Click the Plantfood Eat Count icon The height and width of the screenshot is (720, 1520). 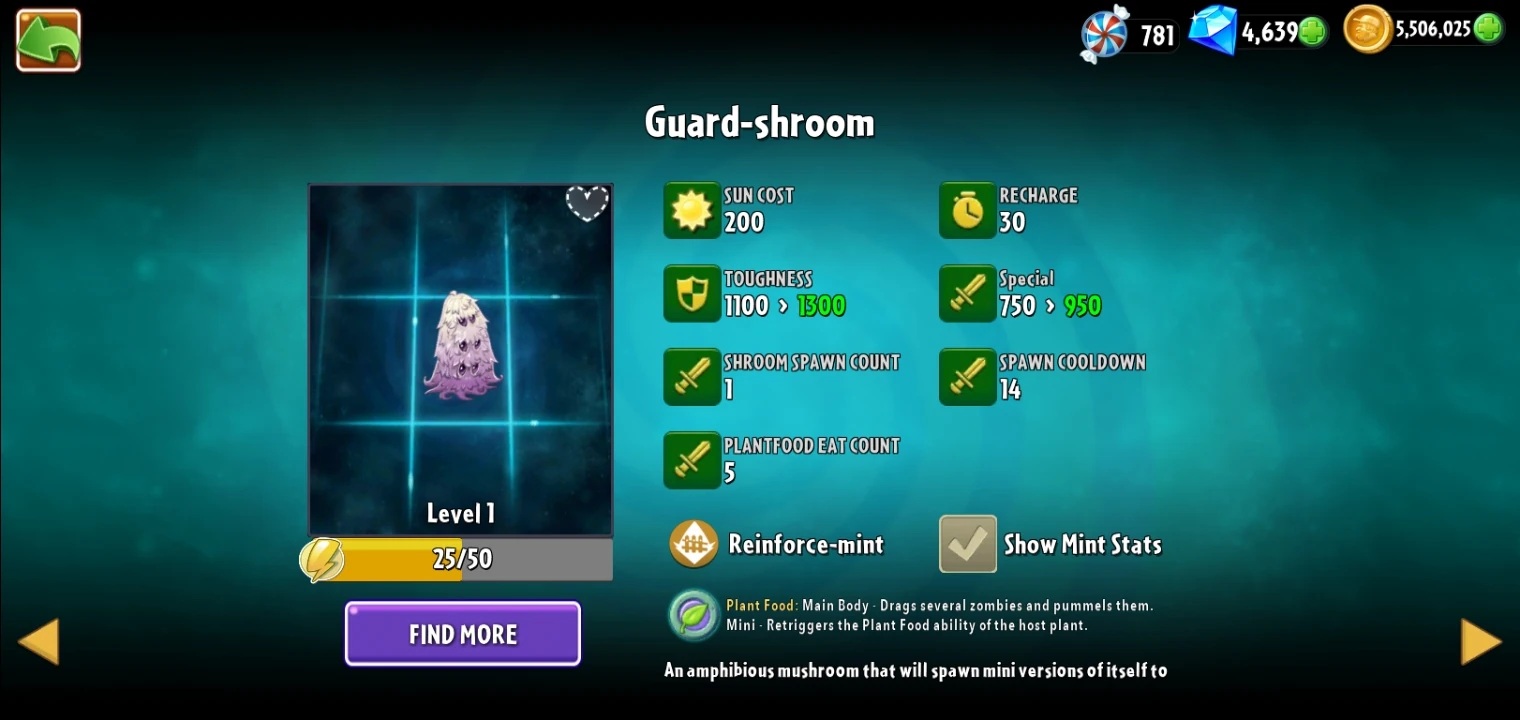coord(692,460)
